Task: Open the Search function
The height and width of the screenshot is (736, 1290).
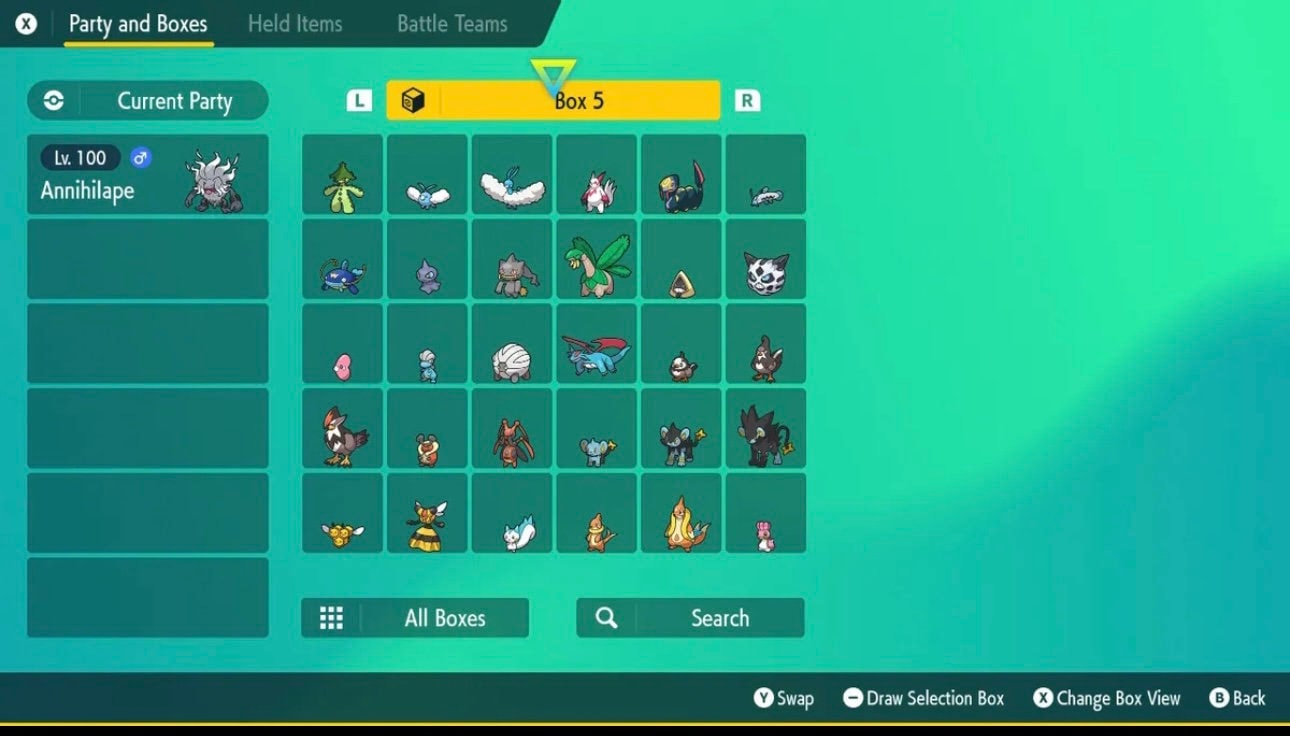Action: coord(690,617)
